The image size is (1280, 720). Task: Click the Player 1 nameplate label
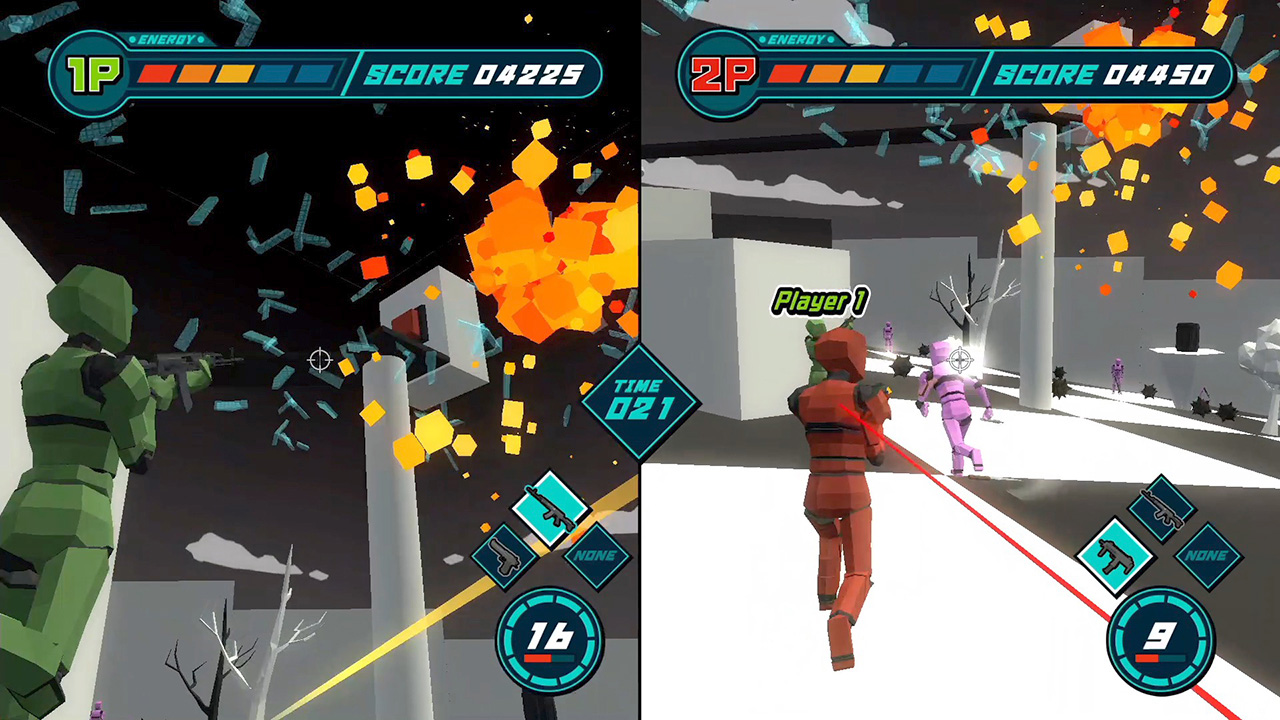(819, 300)
